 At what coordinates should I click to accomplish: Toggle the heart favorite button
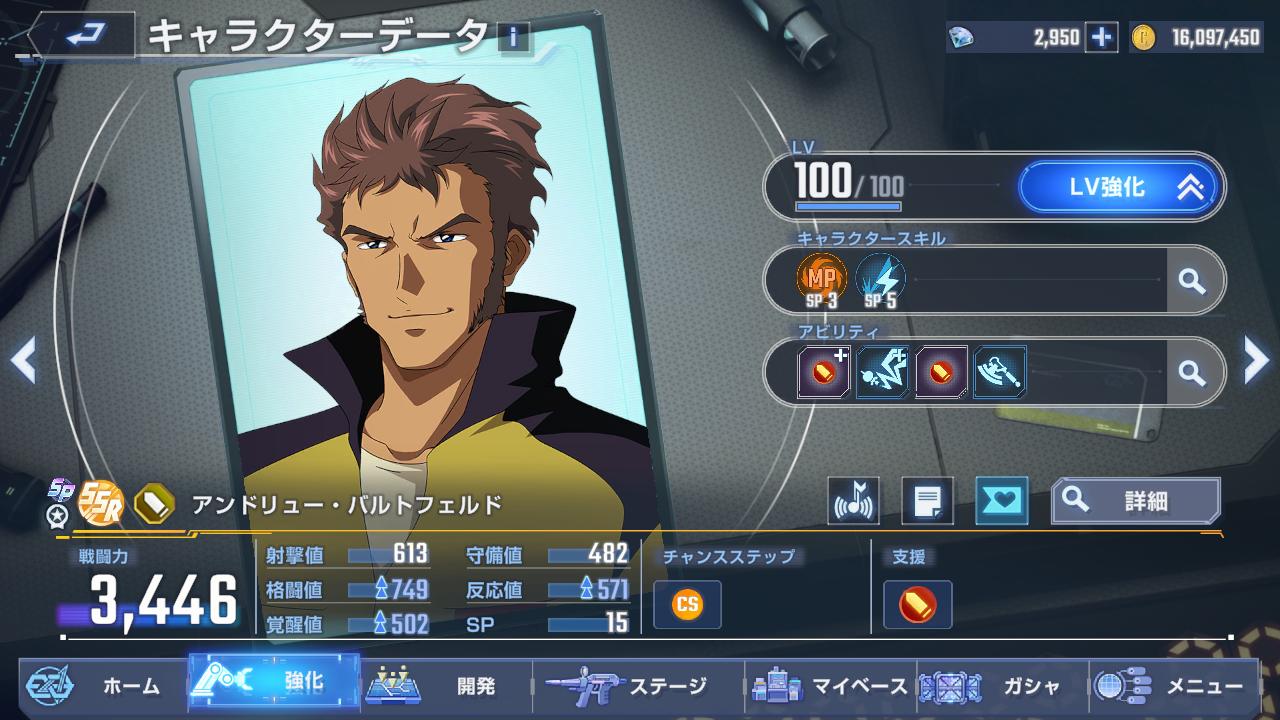(x=1001, y=500)
